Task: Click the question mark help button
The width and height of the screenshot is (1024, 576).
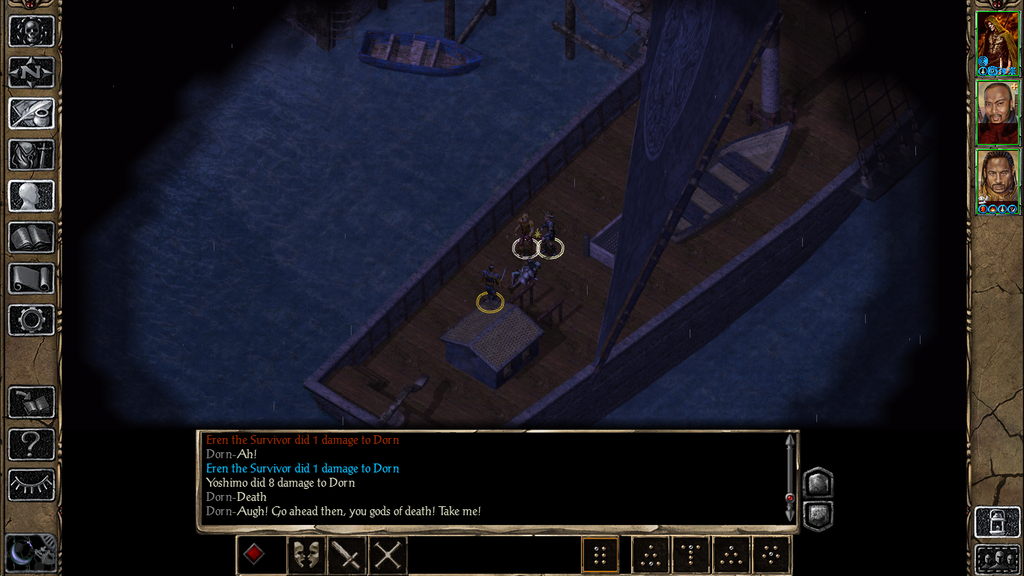Action: 31,444
